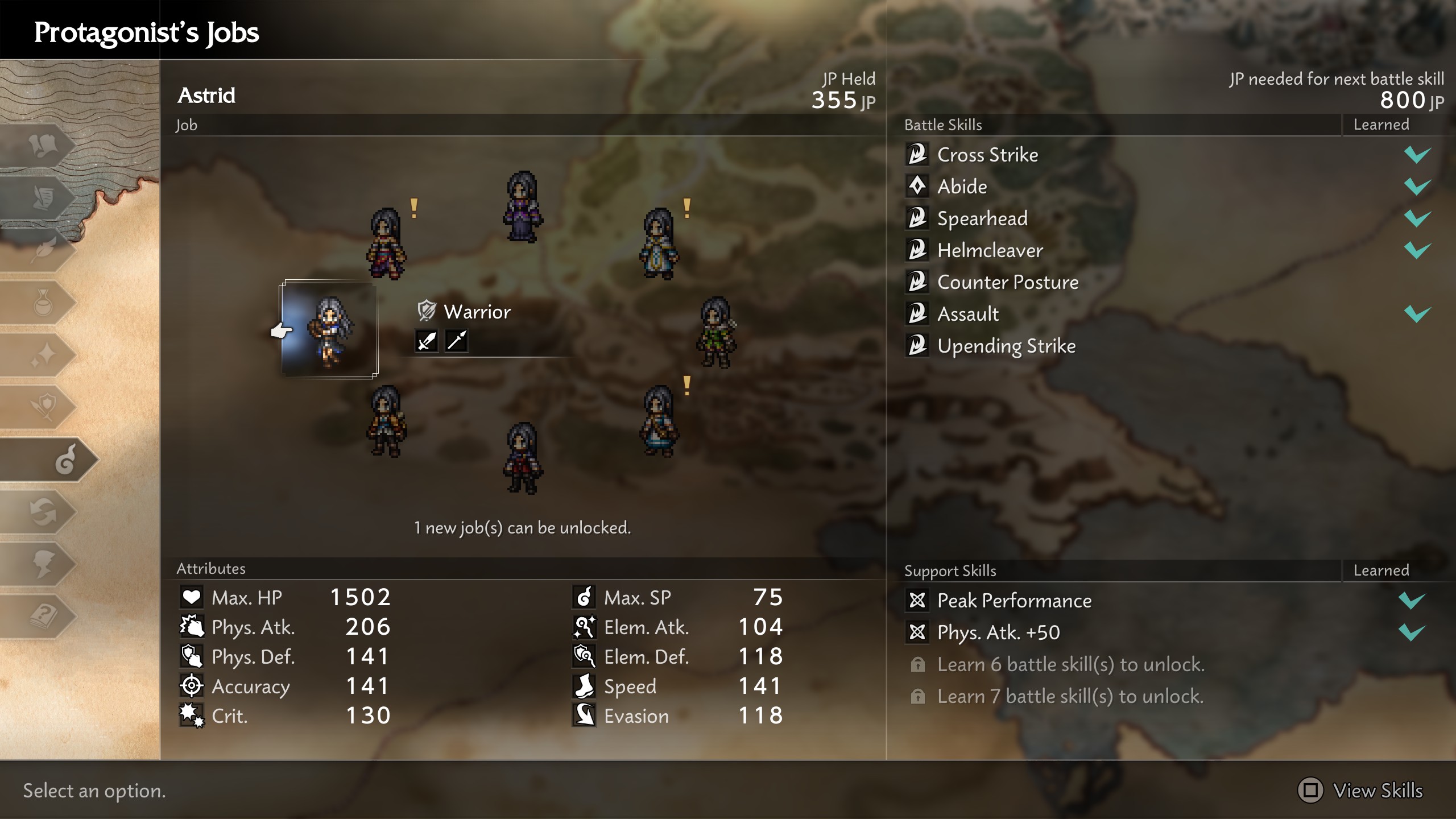This screenshot has width=1456, height=819.
Task: Select the Upending Strike skill
Action: pos(1006,346)
